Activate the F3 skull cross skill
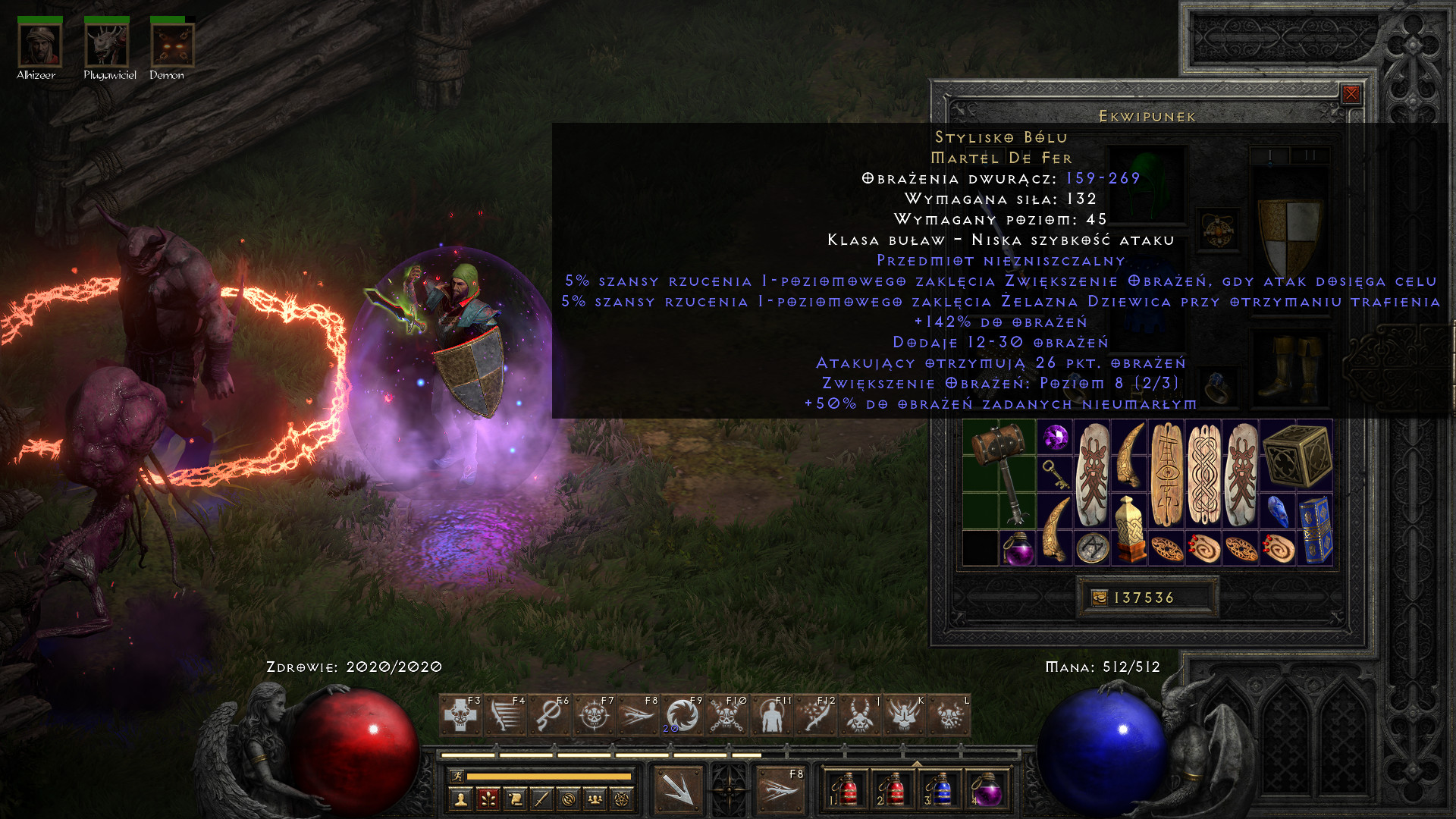1456x819 pixels. 460,715
